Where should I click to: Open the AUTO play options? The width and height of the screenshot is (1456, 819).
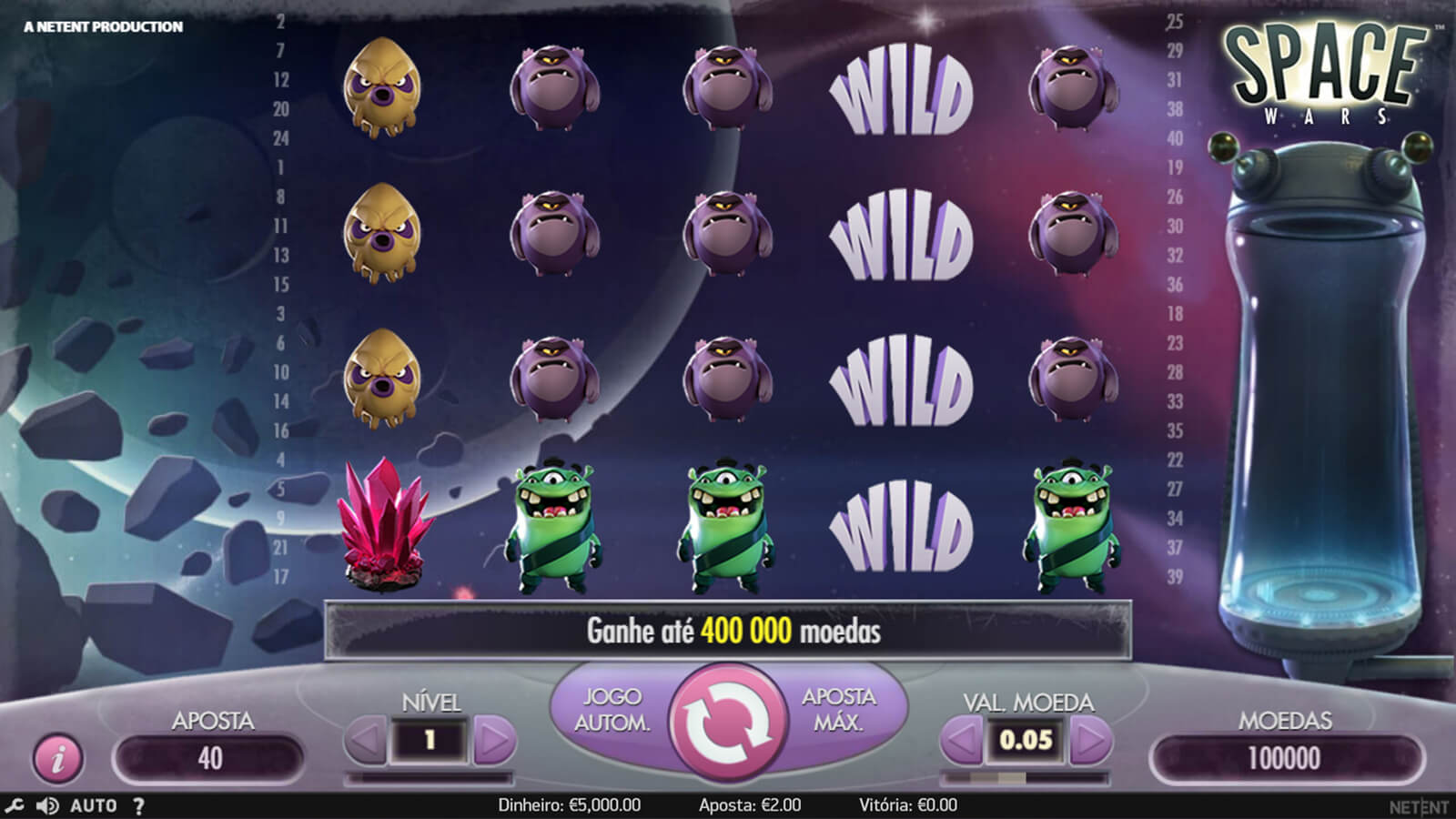[x=93, y=805]
